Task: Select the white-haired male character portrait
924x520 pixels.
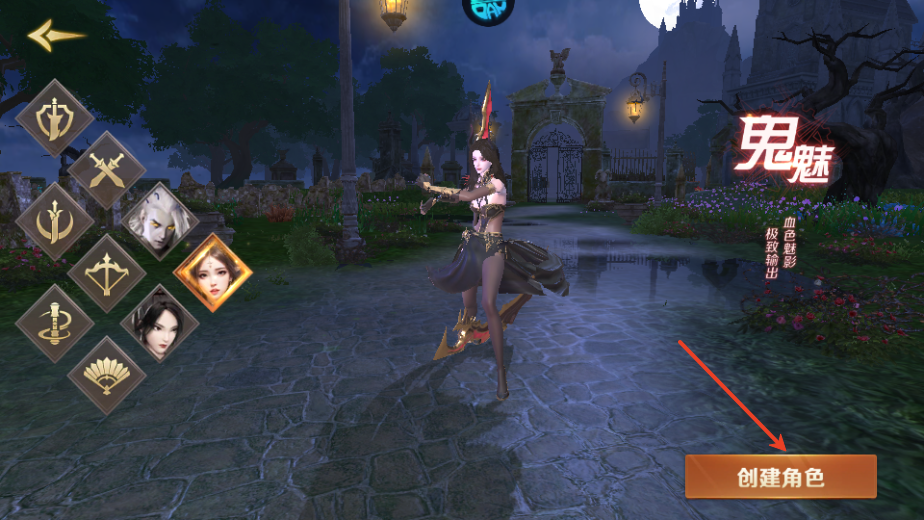Action: point(160,221)
